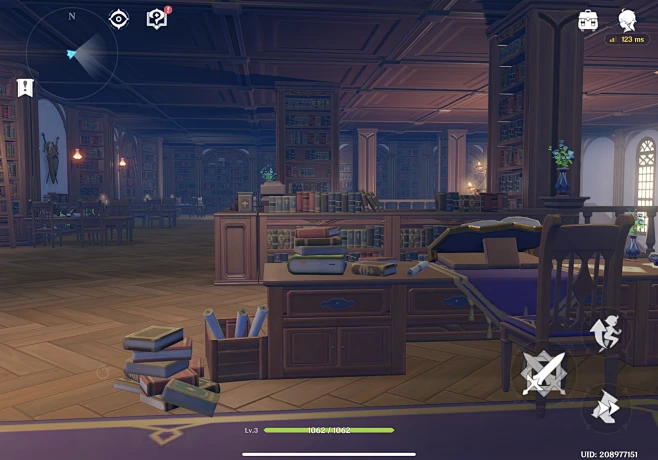Viewport: 658px width, 460px height.
Task: Open the Paimon menu icon
Action: click(628, 19)
